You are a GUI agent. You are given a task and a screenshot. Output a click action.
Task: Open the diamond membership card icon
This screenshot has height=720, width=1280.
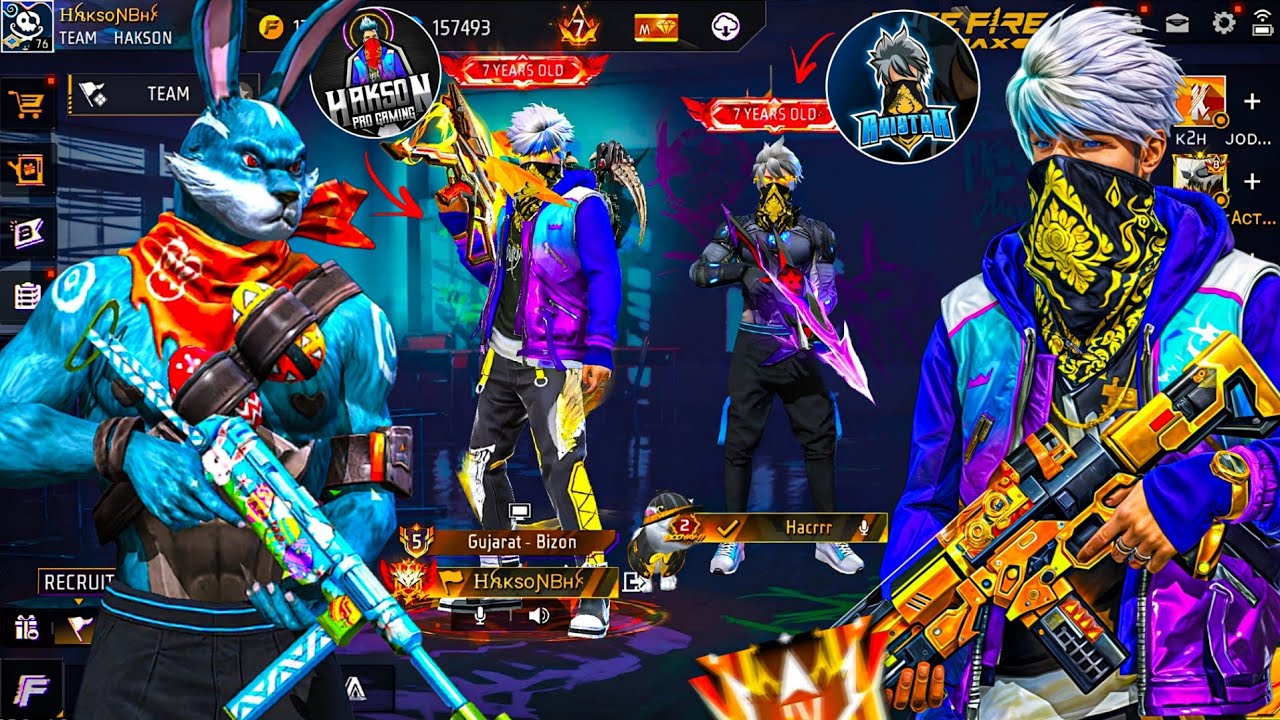coord(656,27)
